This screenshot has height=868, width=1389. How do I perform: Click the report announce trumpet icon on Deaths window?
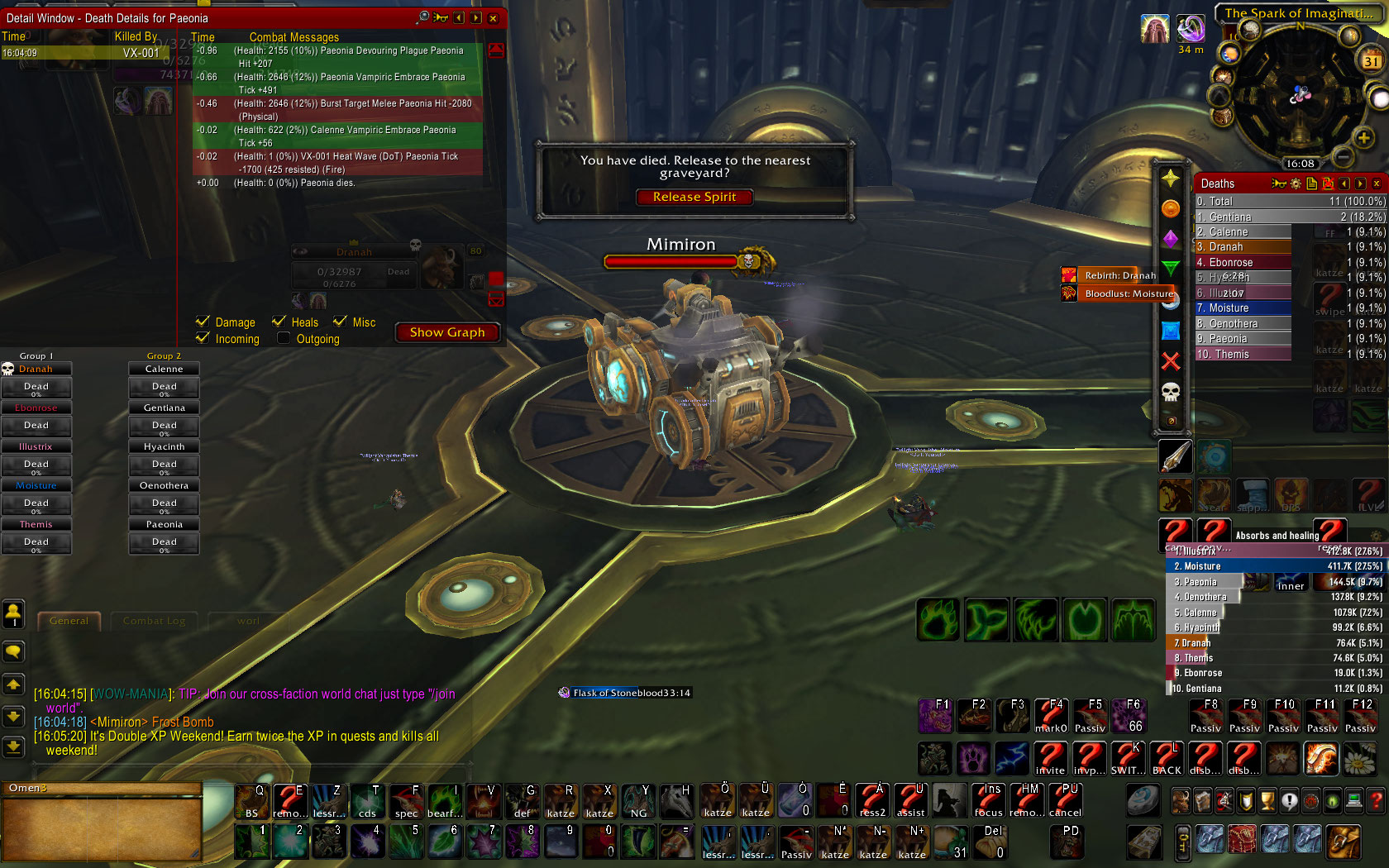[x=1279, y=184]
